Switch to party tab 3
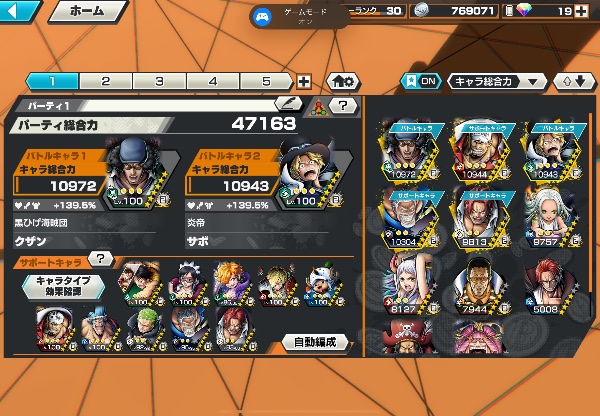 [159, 82]
